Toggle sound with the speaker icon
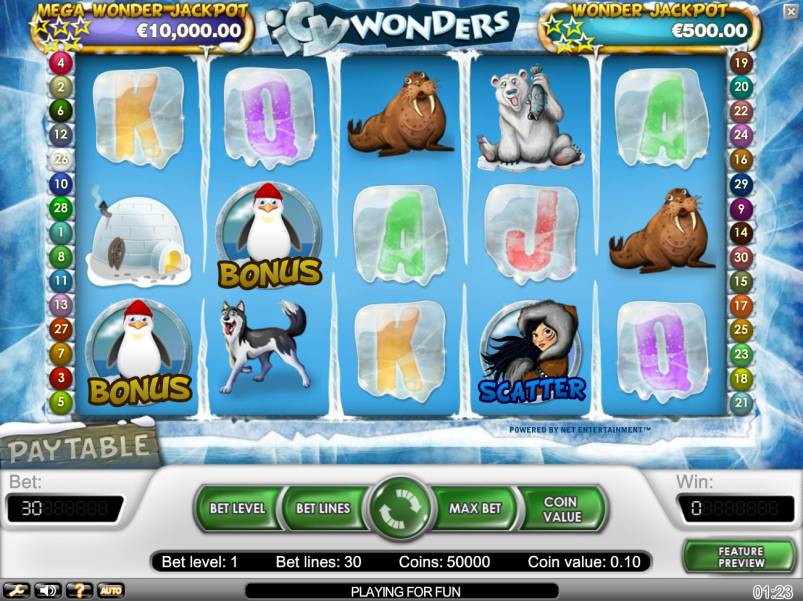This screenshot has height=601, width=803. click(47, 590)
